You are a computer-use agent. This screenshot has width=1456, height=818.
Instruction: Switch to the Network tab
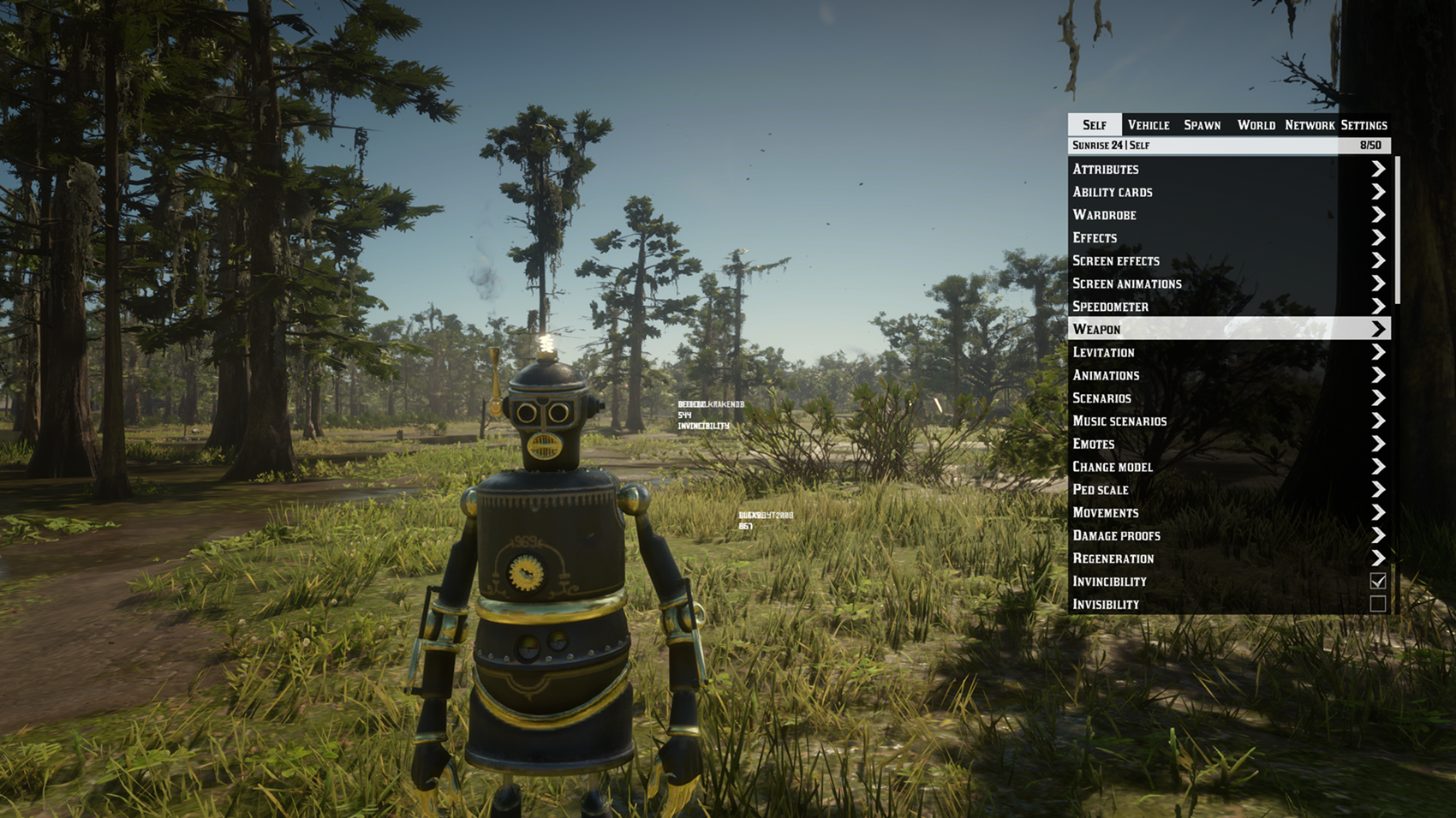pyautogui.click(x=1309, y=125)
